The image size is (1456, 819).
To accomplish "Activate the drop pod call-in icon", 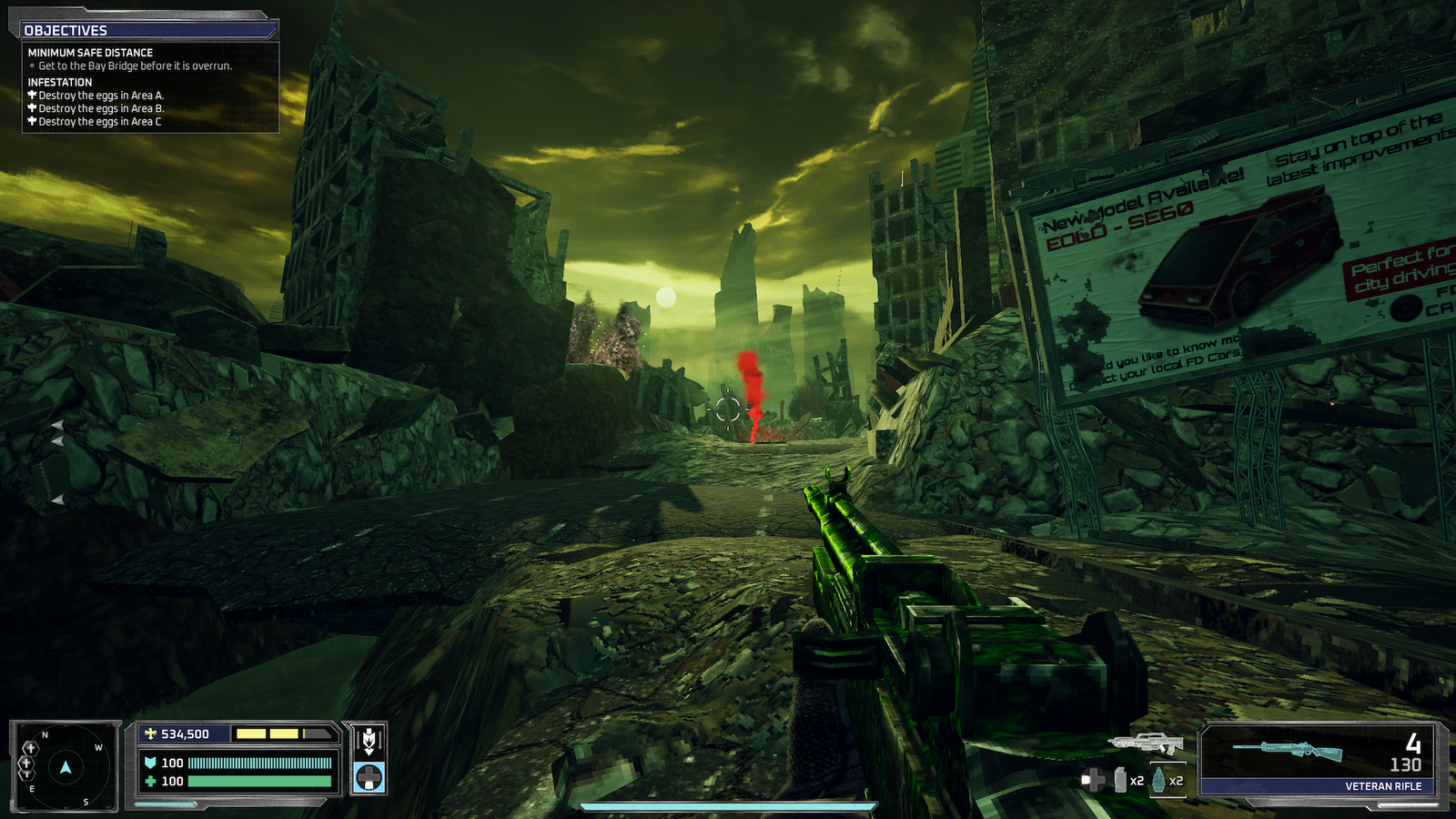I will point(369,741).
